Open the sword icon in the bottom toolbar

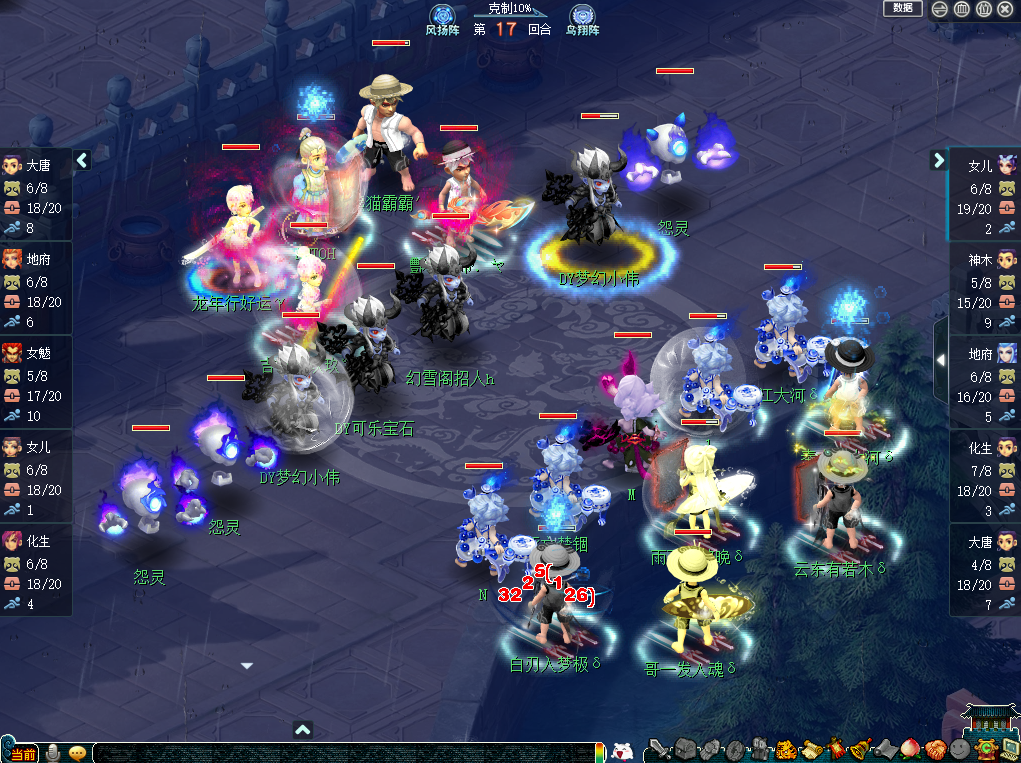pos(658,749)
